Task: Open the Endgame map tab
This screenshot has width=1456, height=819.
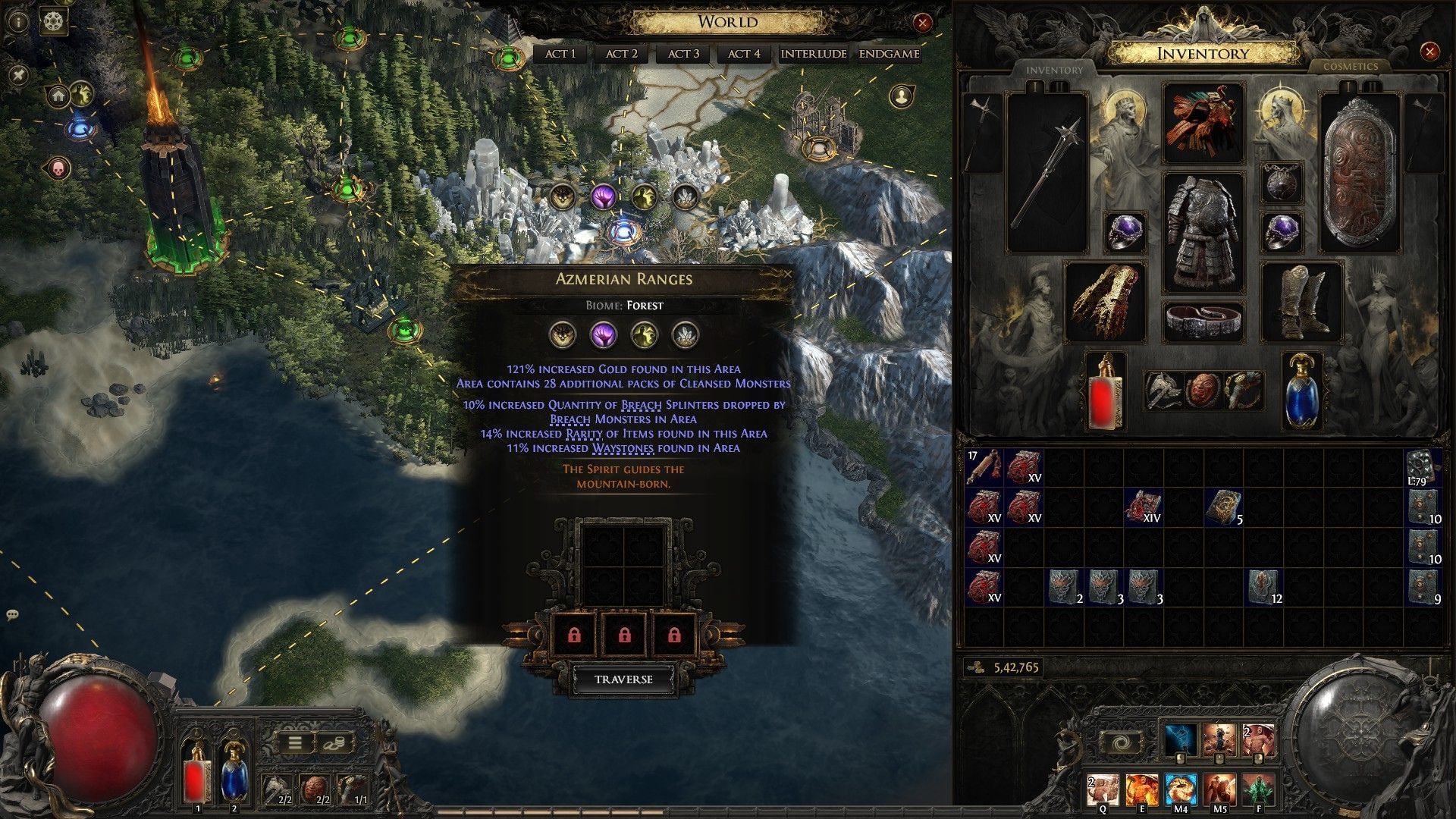Action: coord(890,54)
